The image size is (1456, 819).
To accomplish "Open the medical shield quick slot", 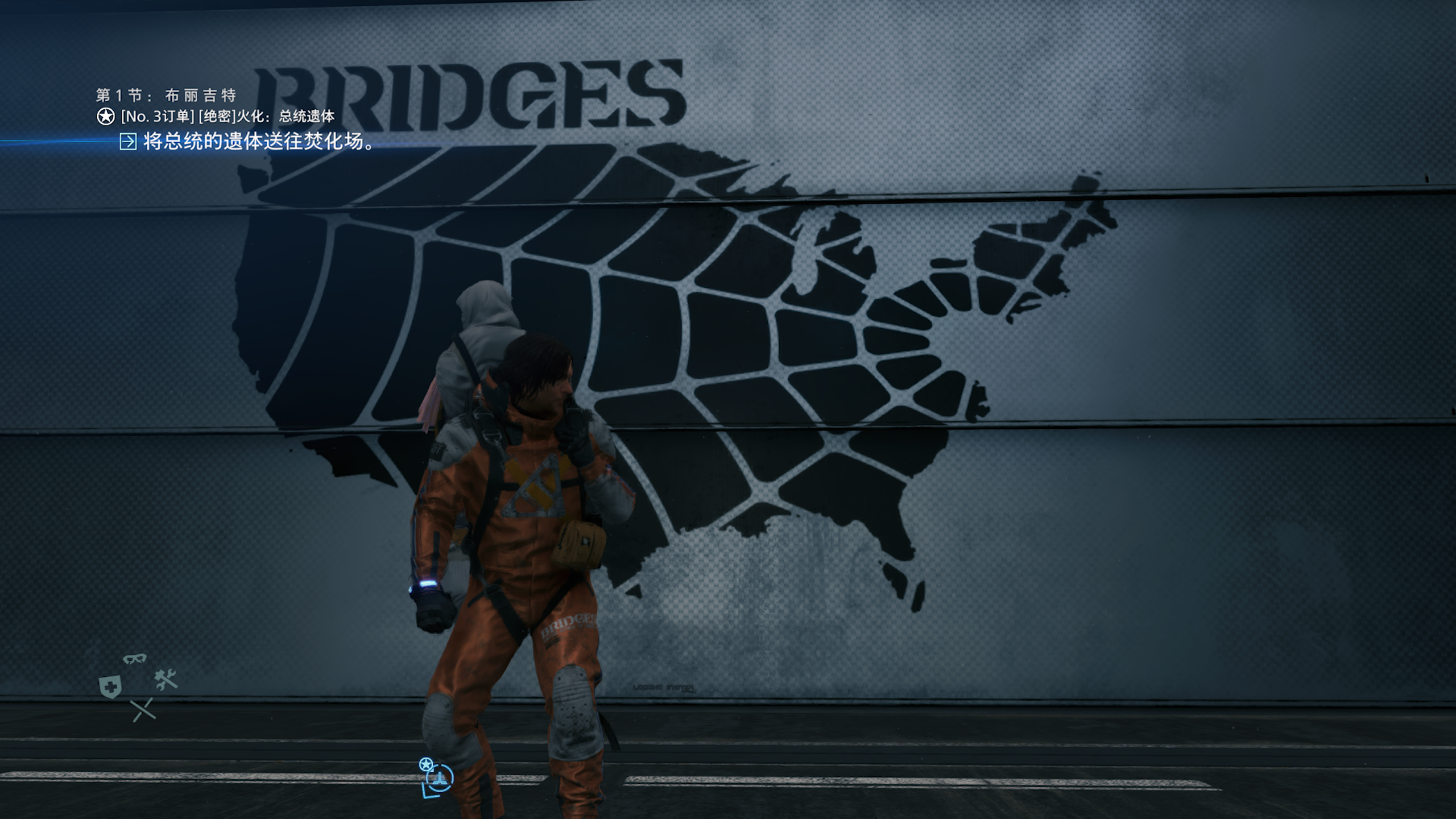I will click(x=110, y=687).
